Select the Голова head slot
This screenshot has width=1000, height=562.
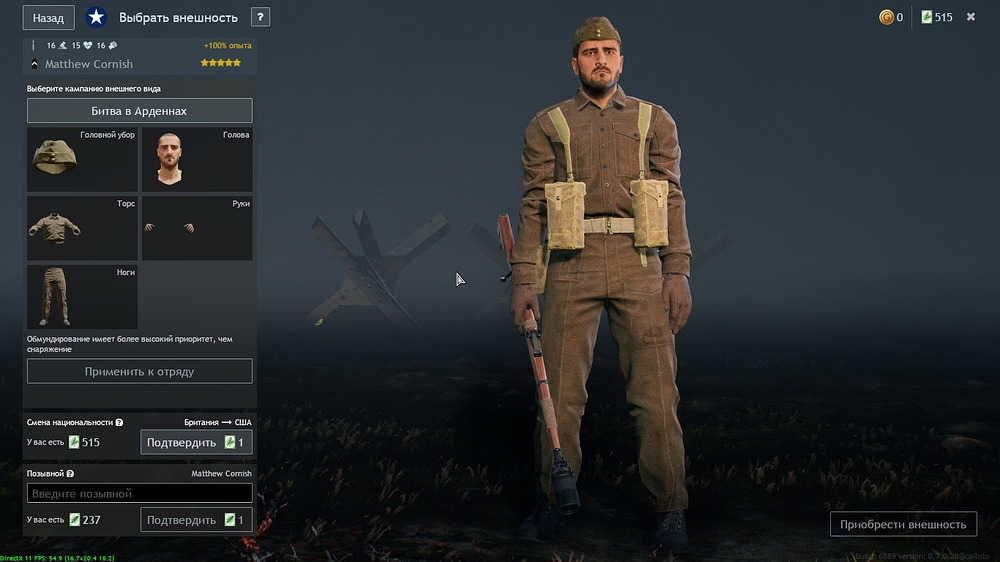(196, 160)
